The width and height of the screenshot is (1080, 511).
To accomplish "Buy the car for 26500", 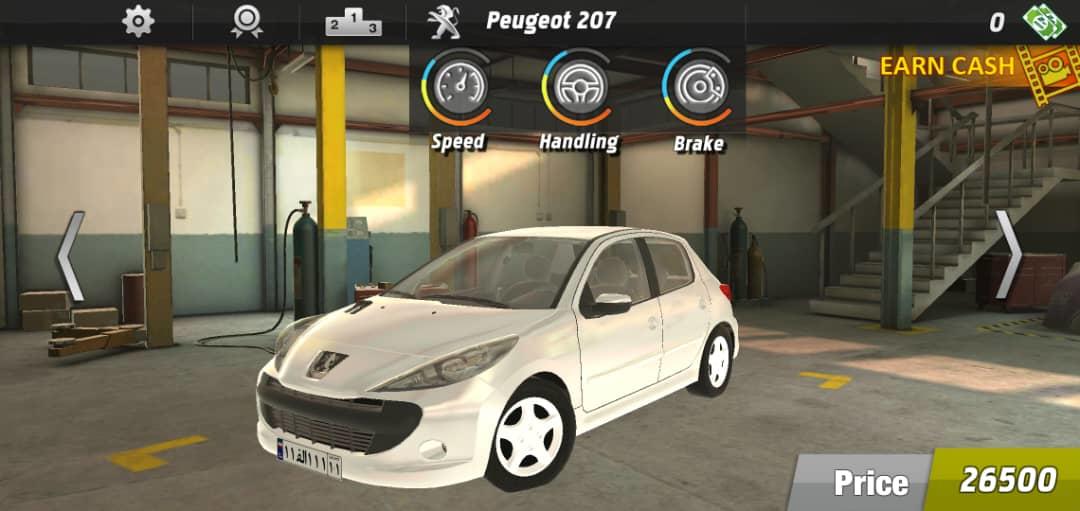I will click(x=1005, y=481).
